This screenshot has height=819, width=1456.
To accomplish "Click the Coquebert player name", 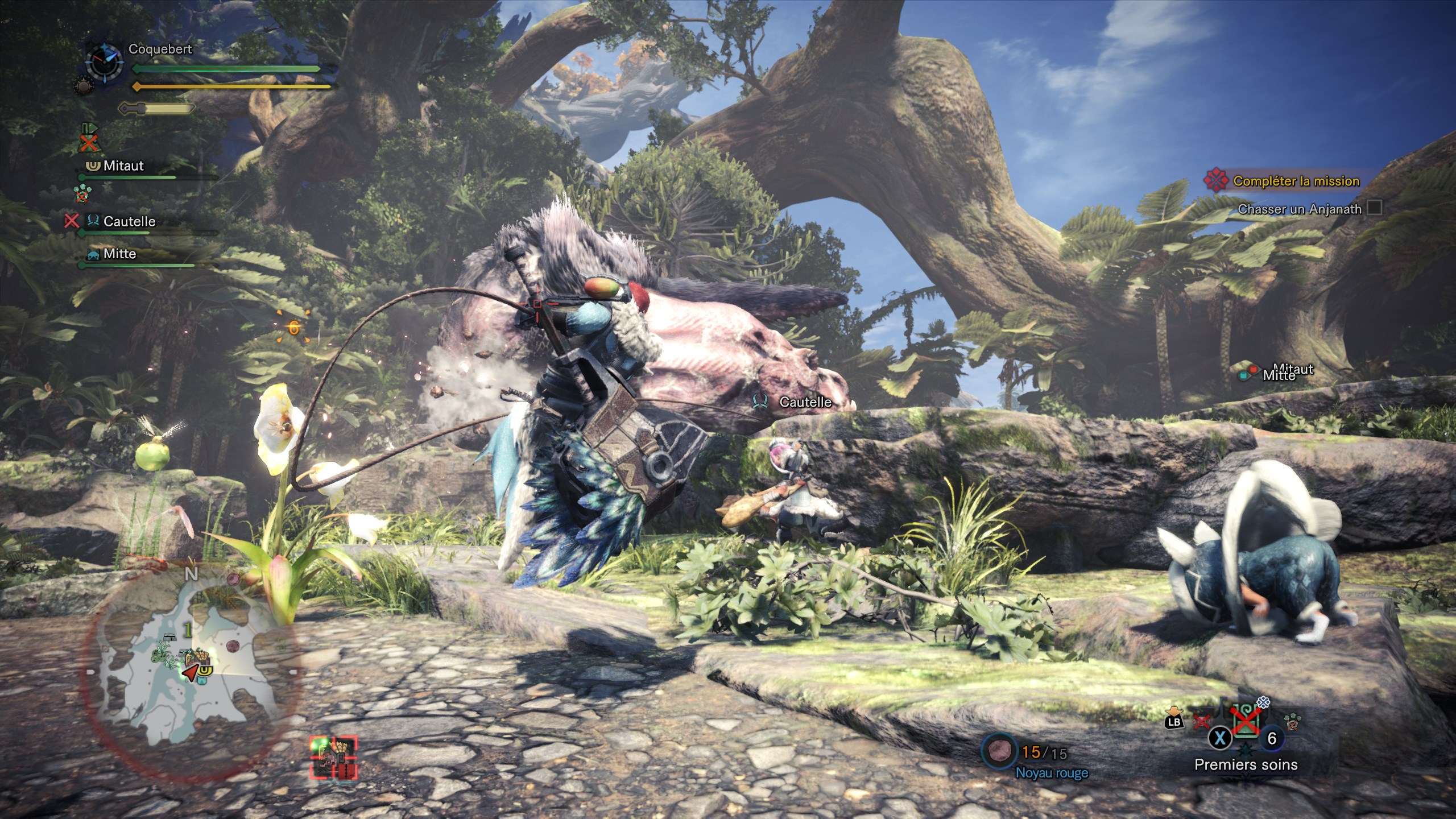I will tap(160, 49).
